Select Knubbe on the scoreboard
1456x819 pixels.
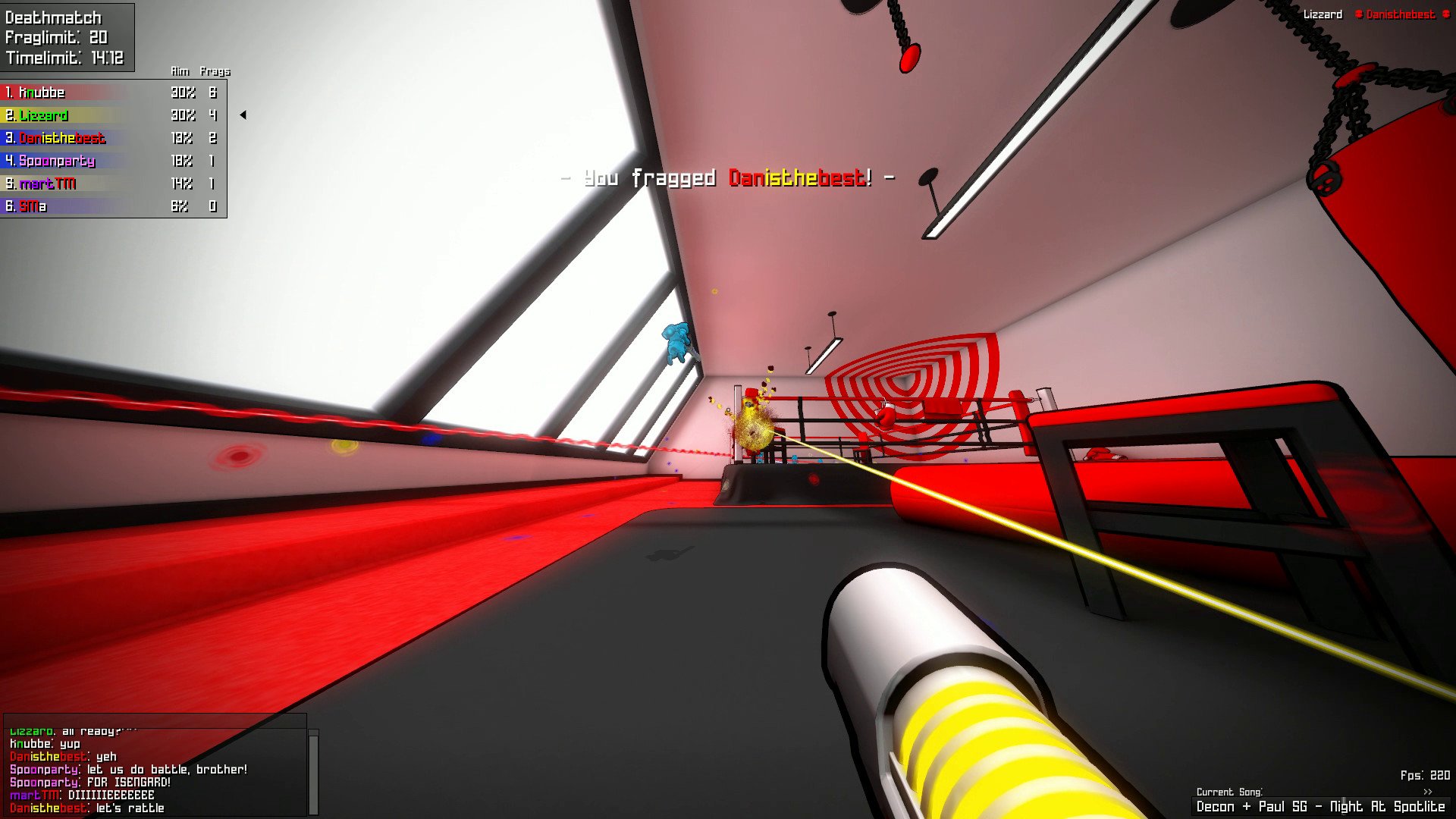pyautogui.click(x=42, y=93)
